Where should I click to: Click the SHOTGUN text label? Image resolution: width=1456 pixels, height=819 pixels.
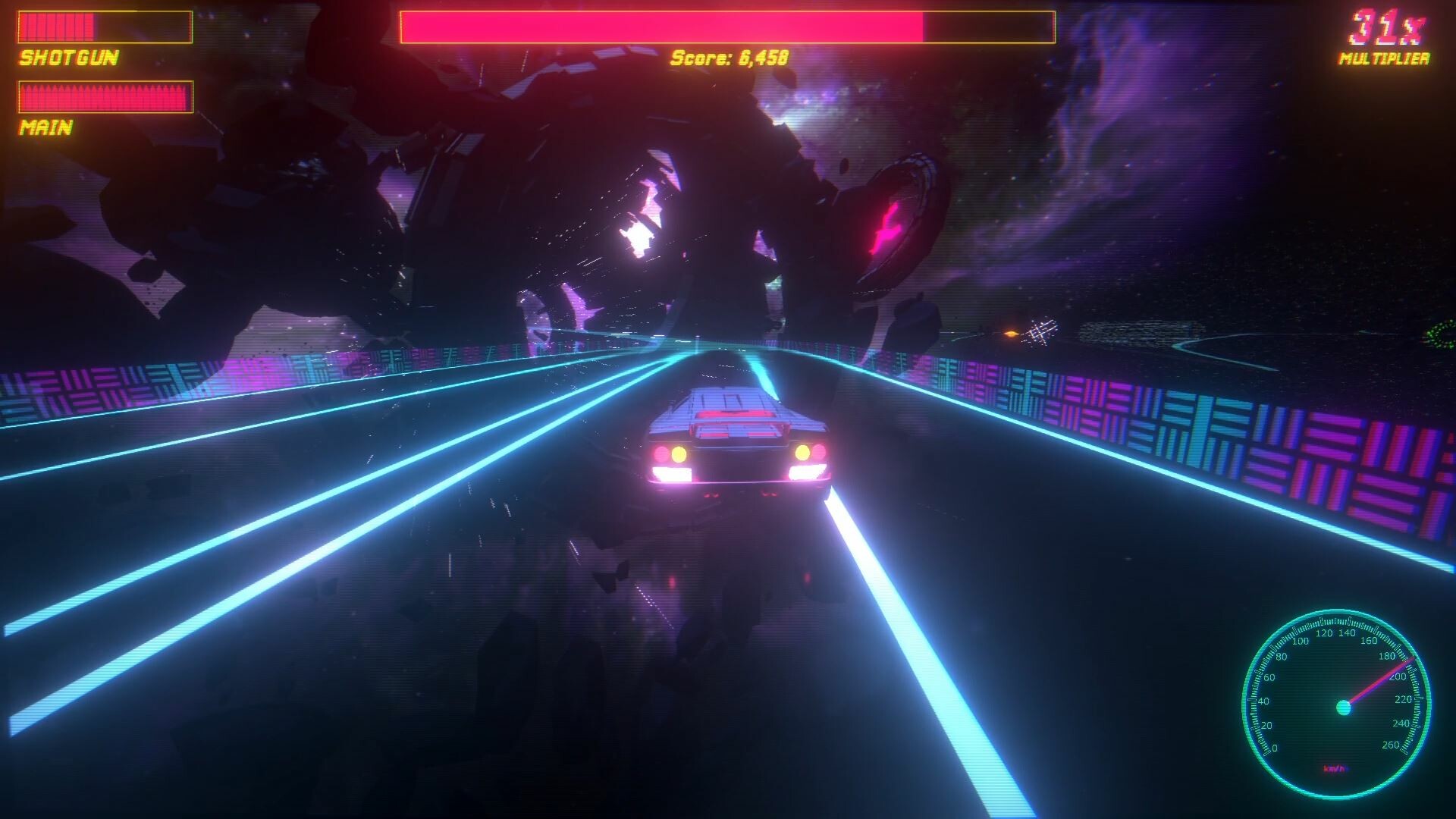tap(68, 55)
